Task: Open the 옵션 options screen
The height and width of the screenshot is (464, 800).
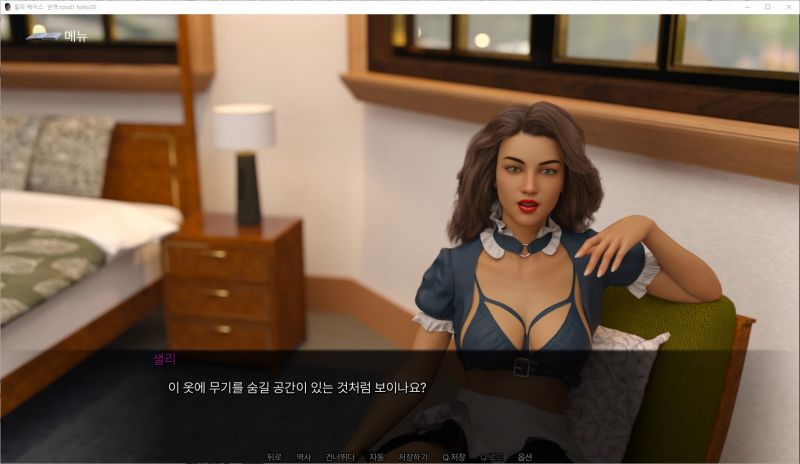Action: [525, 457]
